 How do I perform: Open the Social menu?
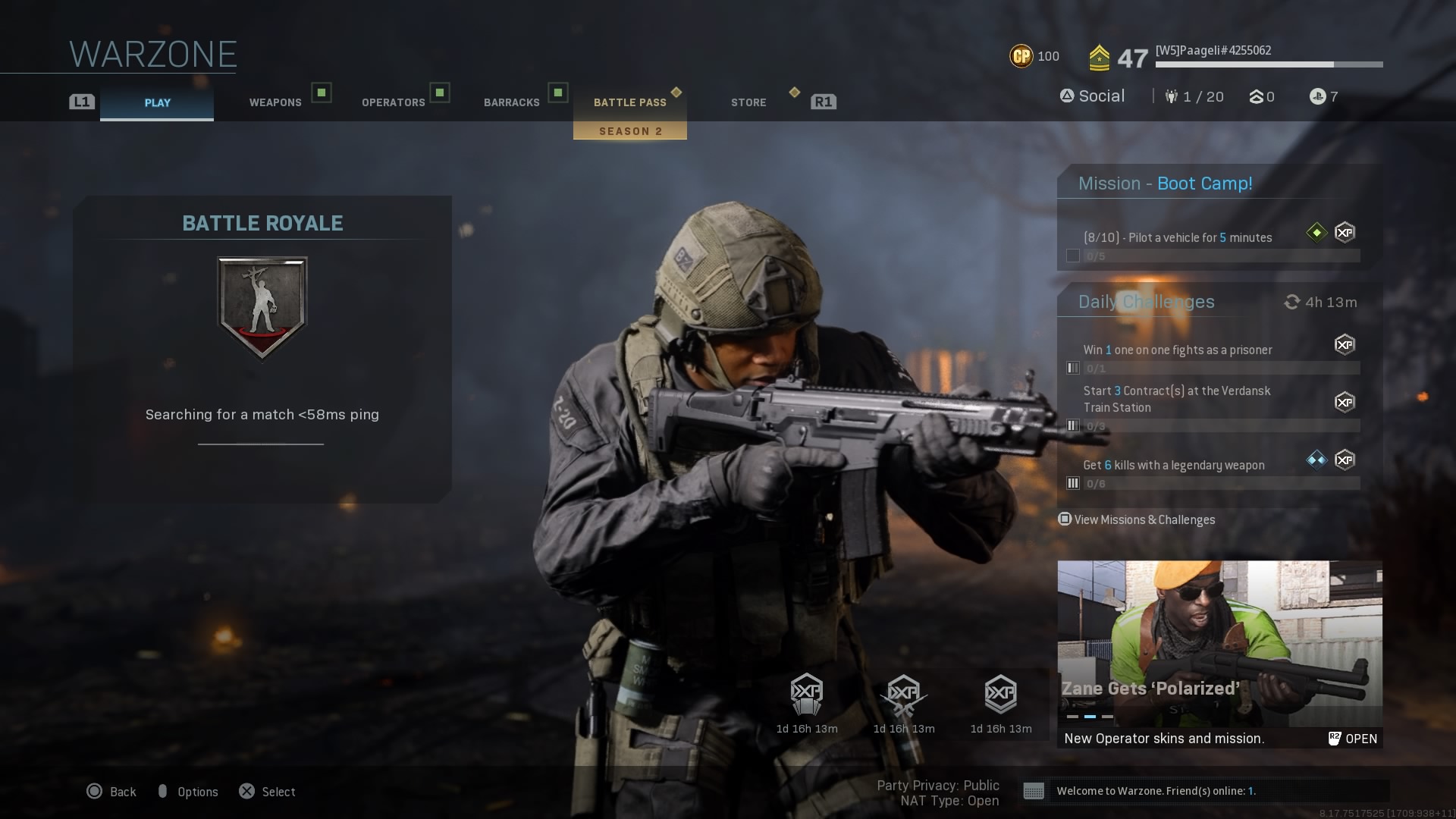[1093, 96]
